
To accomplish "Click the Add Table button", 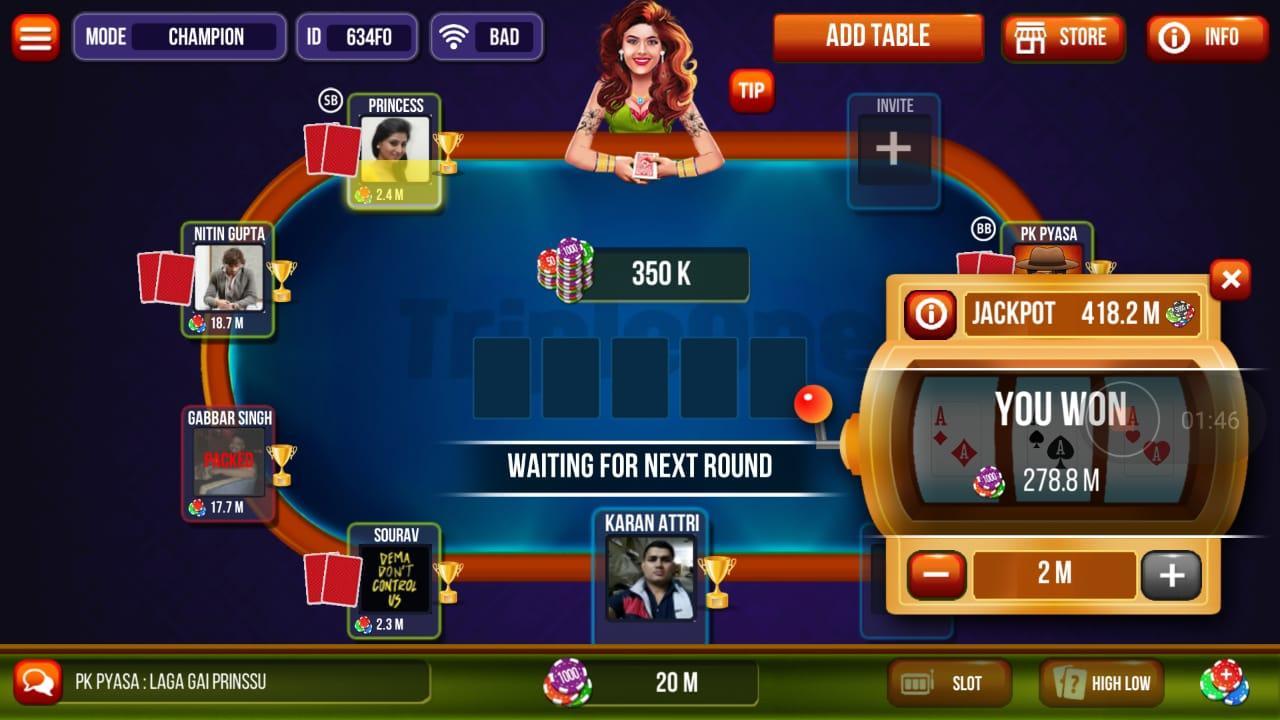I will pos(877,37).
